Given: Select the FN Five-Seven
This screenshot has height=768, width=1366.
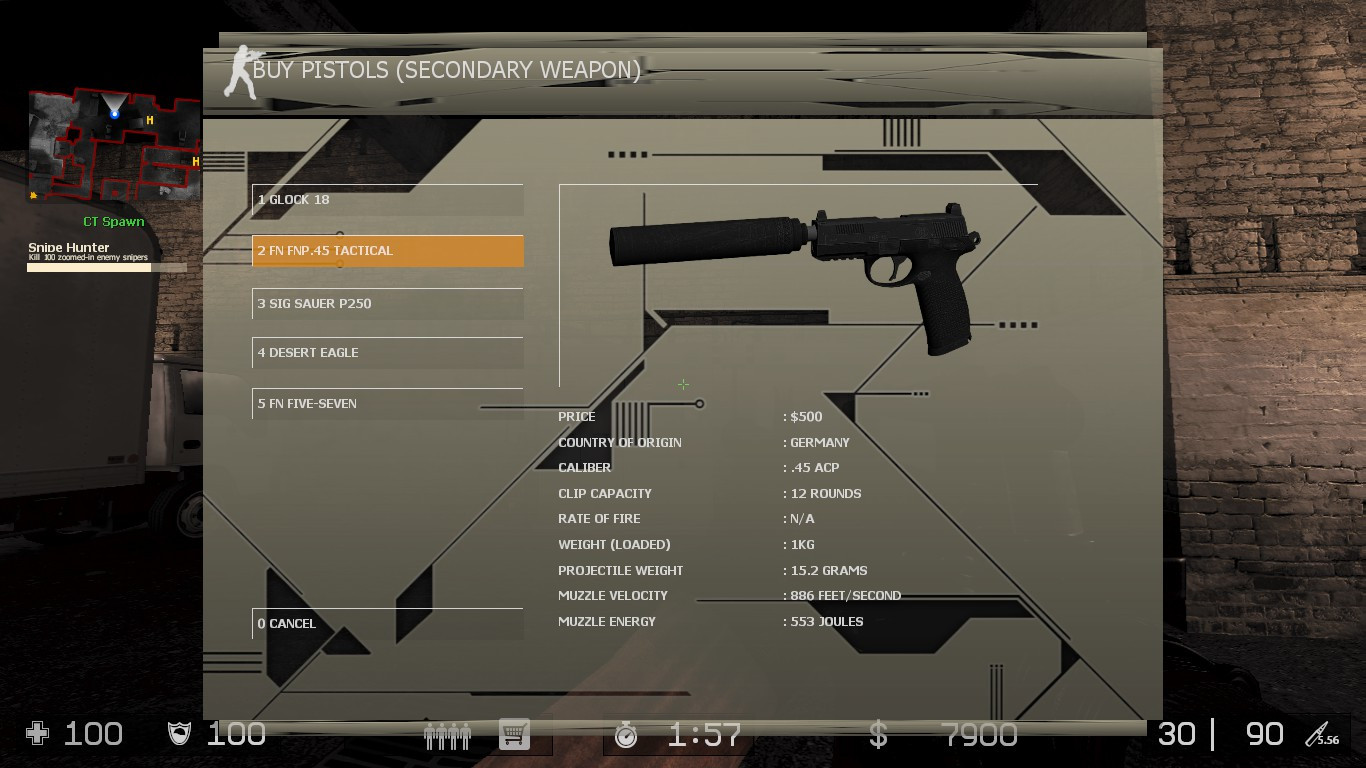Looking at the screenshot, I should point(387,403).
